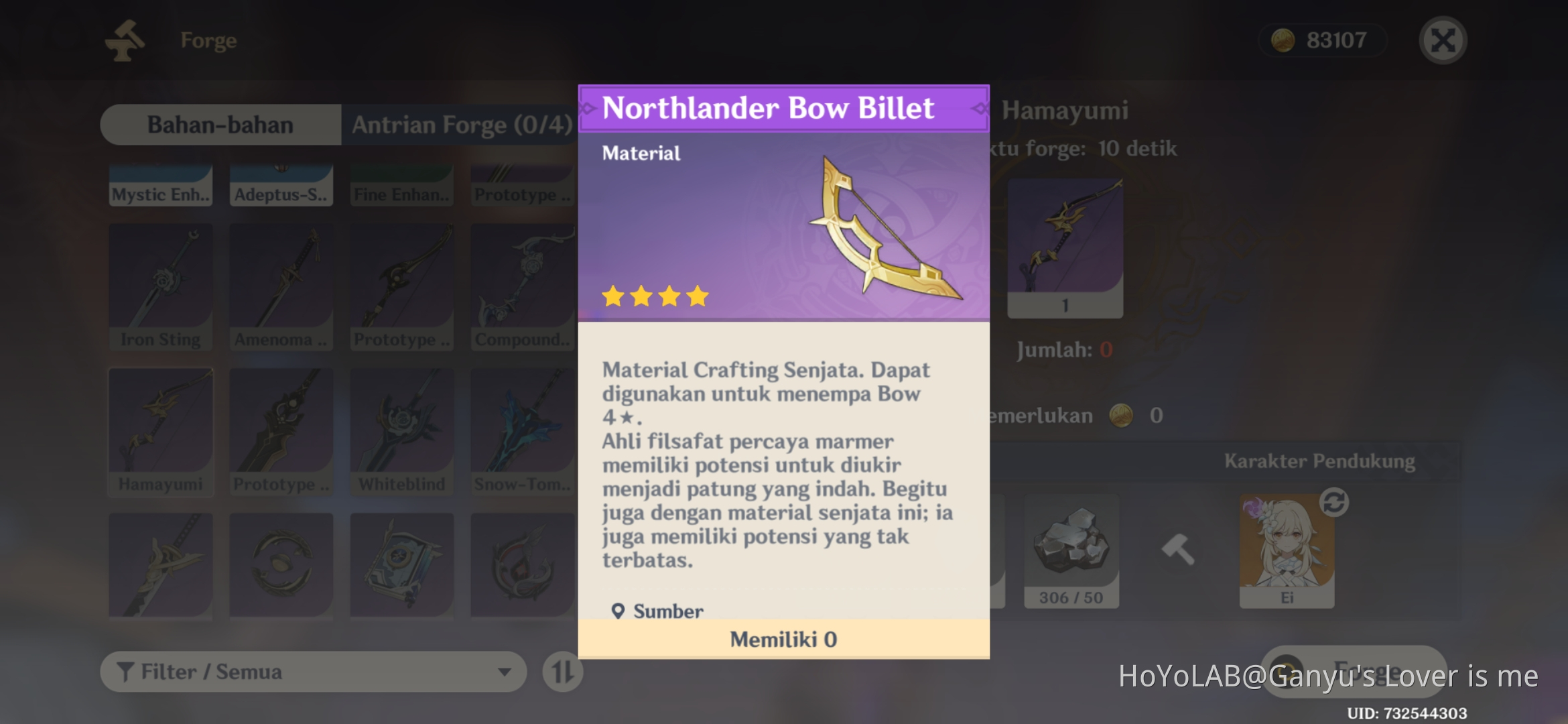
Task: Click the sort order icon beside the filter bar
Action: (563, 671)
